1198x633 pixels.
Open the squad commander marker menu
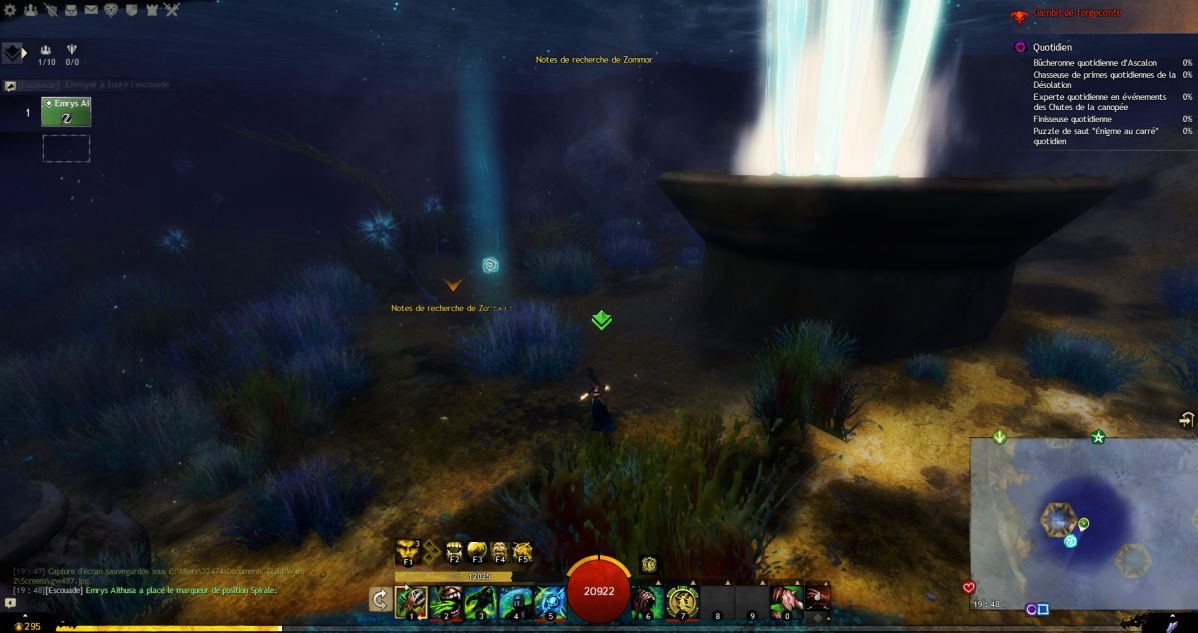click(14, 52)
